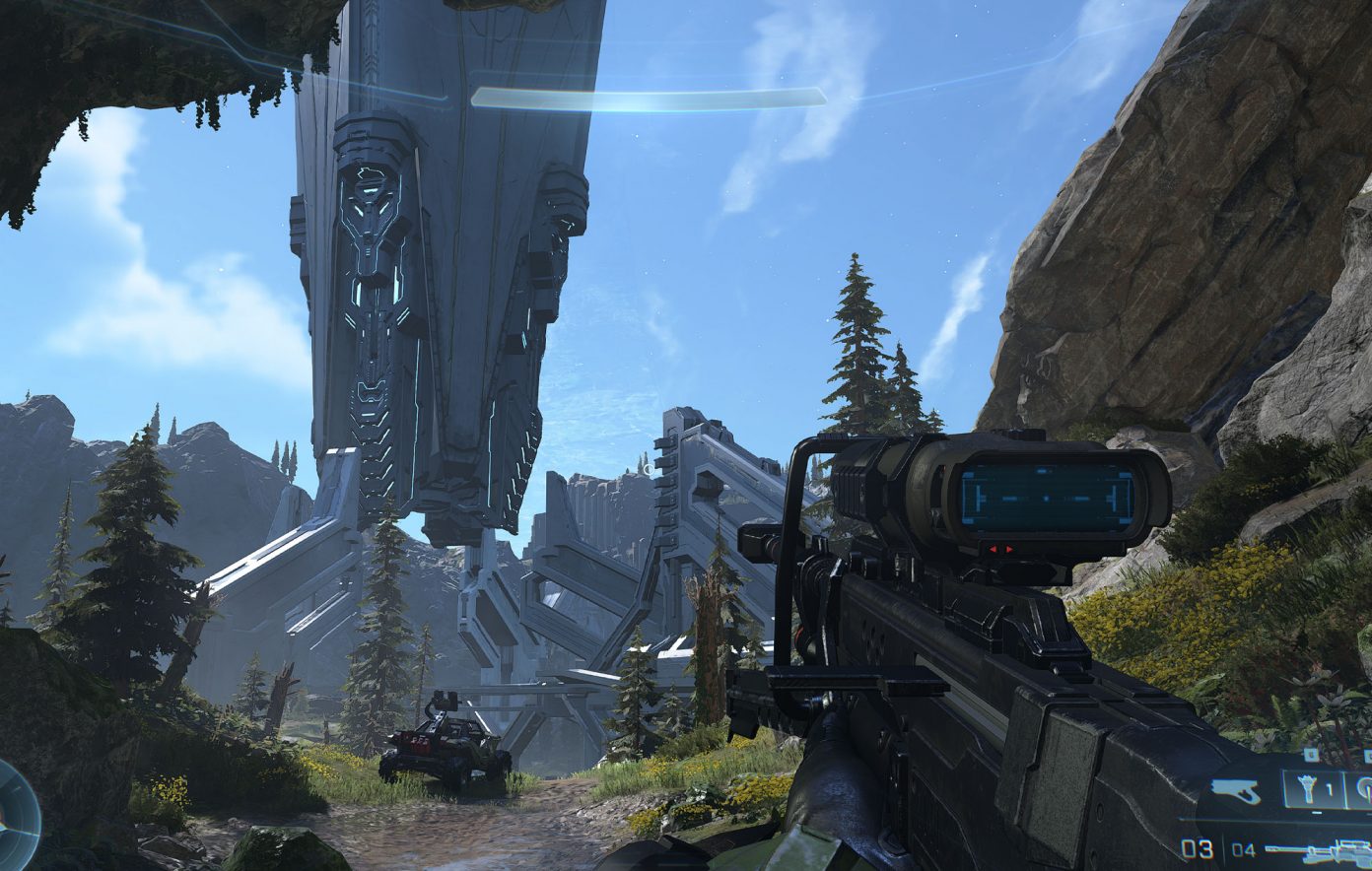Image resolution: width=1372 pixels, height=871 pixels.
Task: Click the grenade selection underline indicator
Action: tap(1316, 812)
